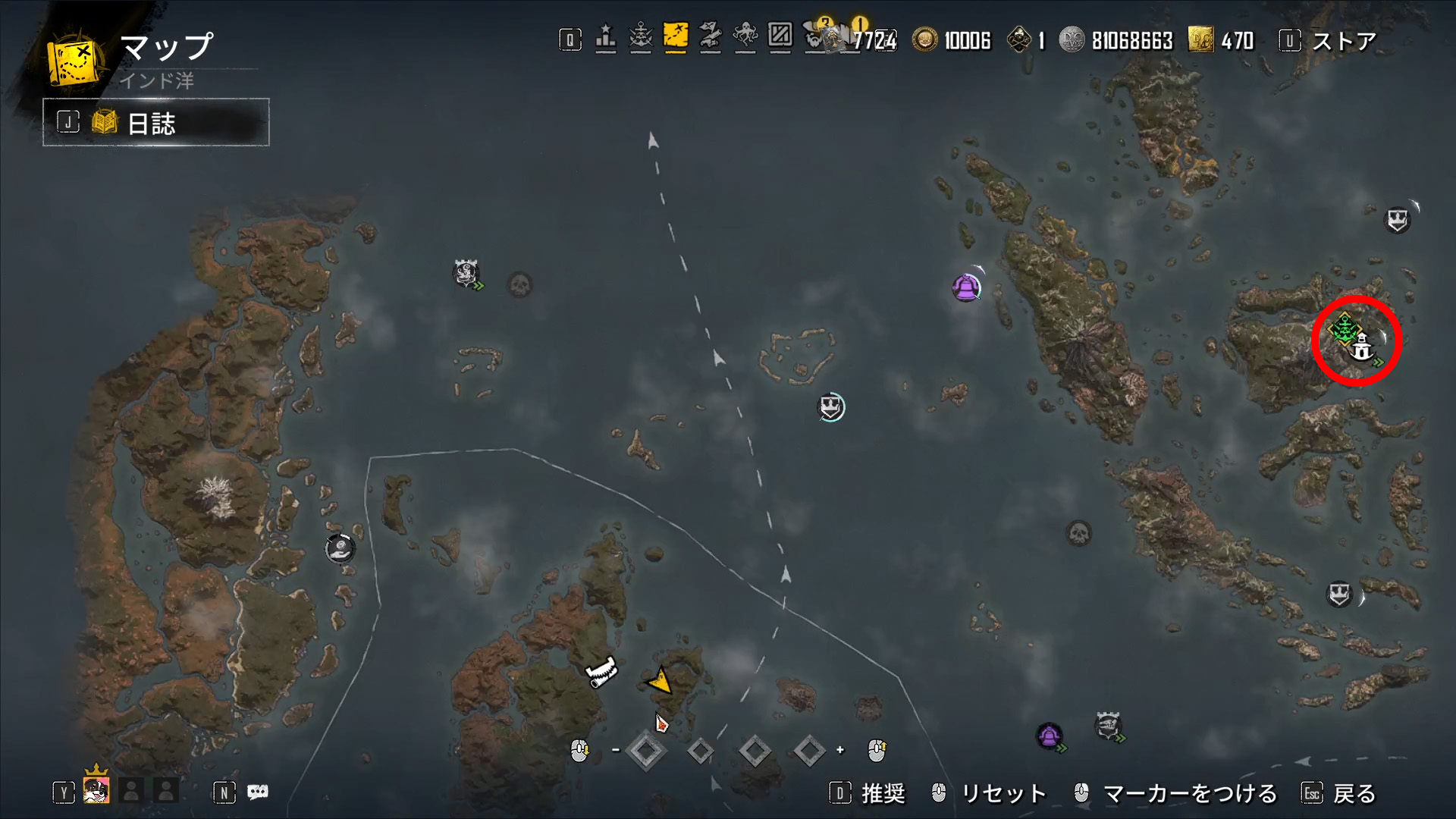
Task: Switch to the leaderboard podium tab
Action: [605, 38]
